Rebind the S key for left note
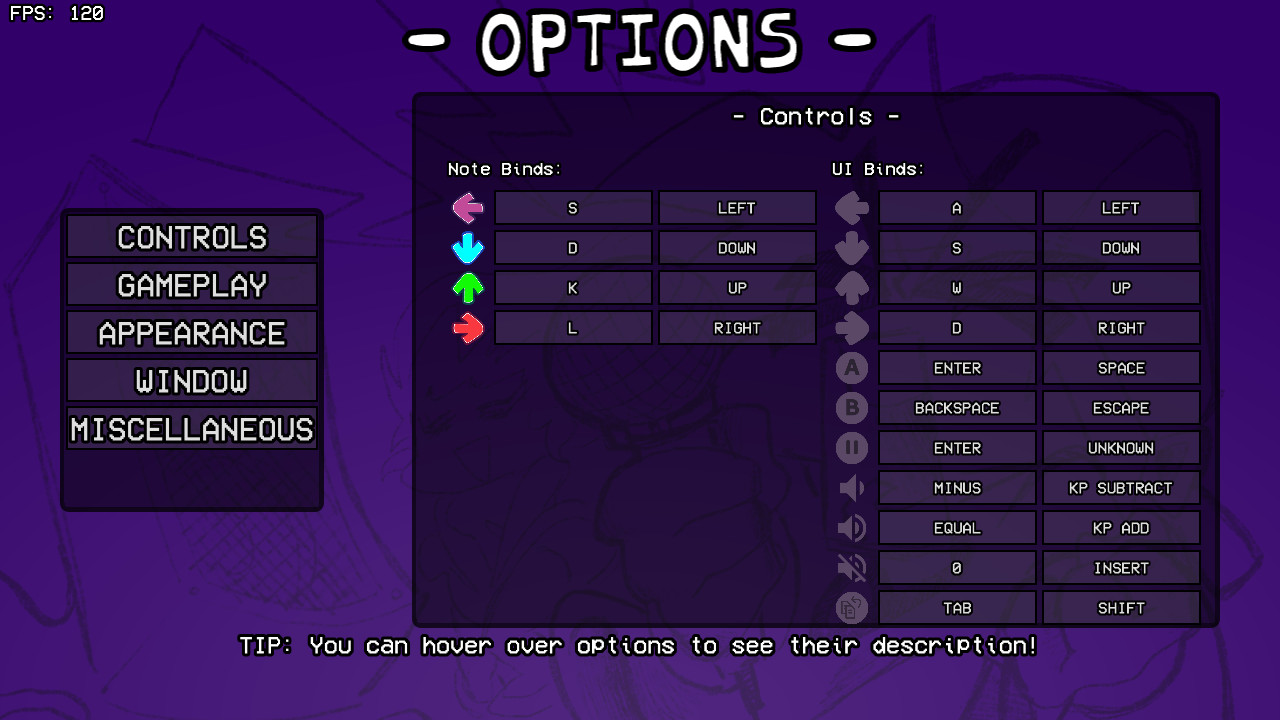 [x=573, y=207]
